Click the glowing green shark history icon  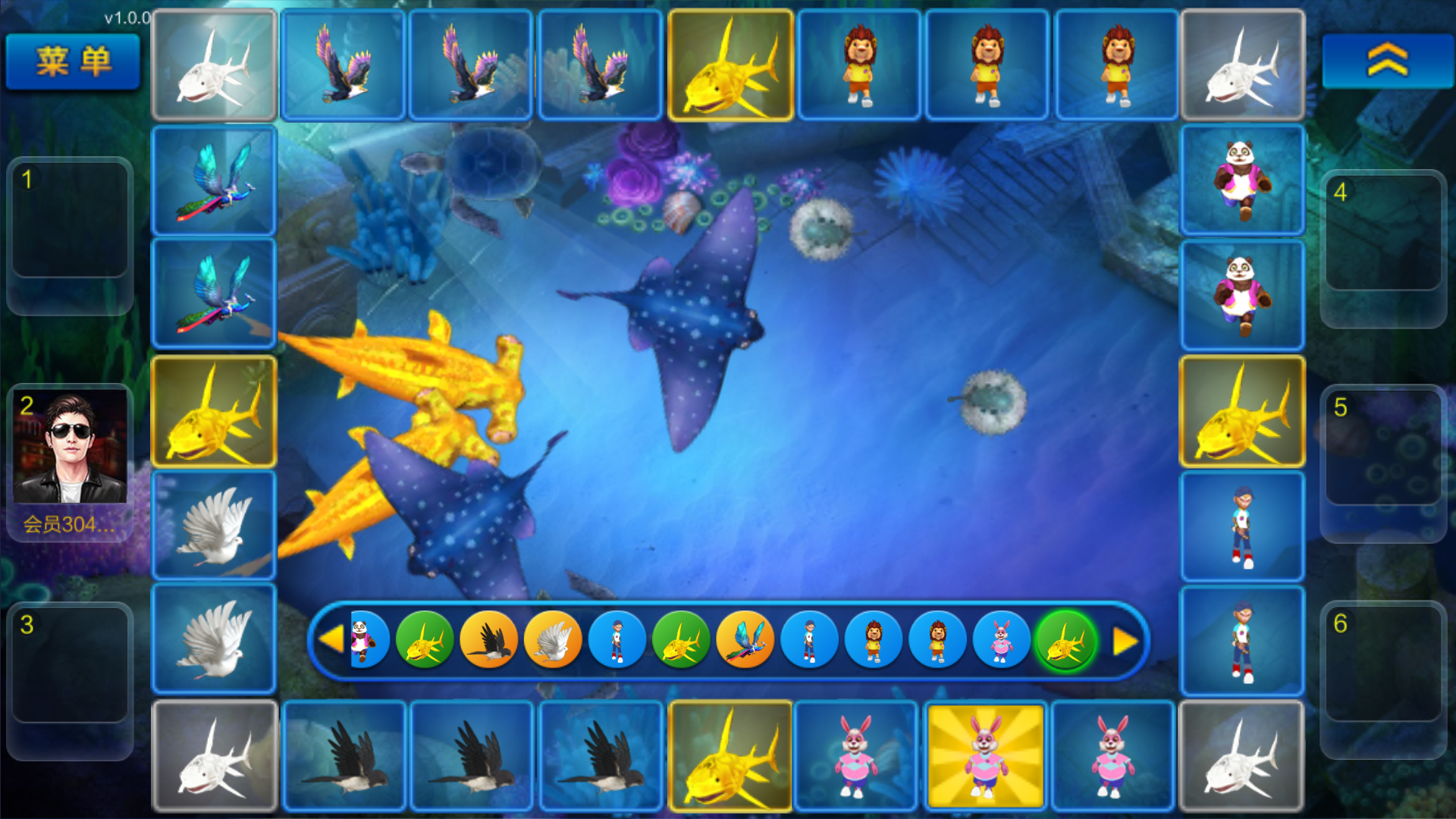click(x=1065, y=642)
